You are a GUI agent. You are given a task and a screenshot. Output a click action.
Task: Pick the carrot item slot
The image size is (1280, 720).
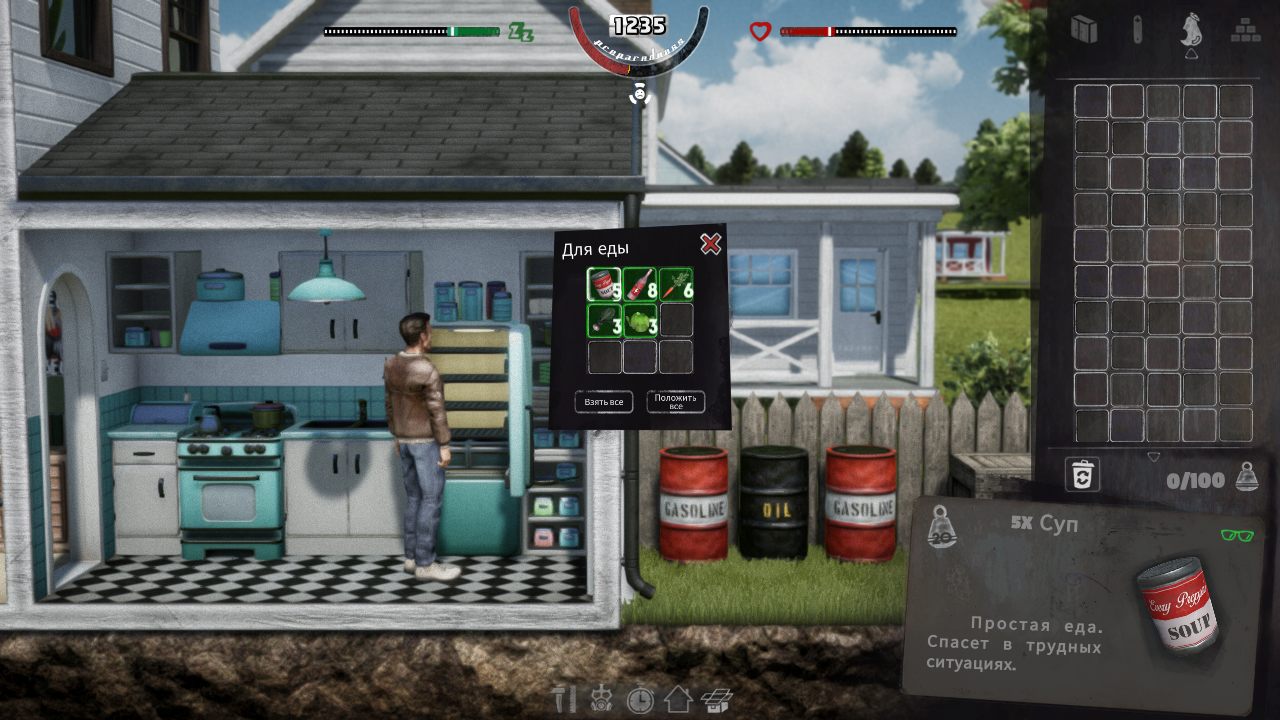coord(676,284)
